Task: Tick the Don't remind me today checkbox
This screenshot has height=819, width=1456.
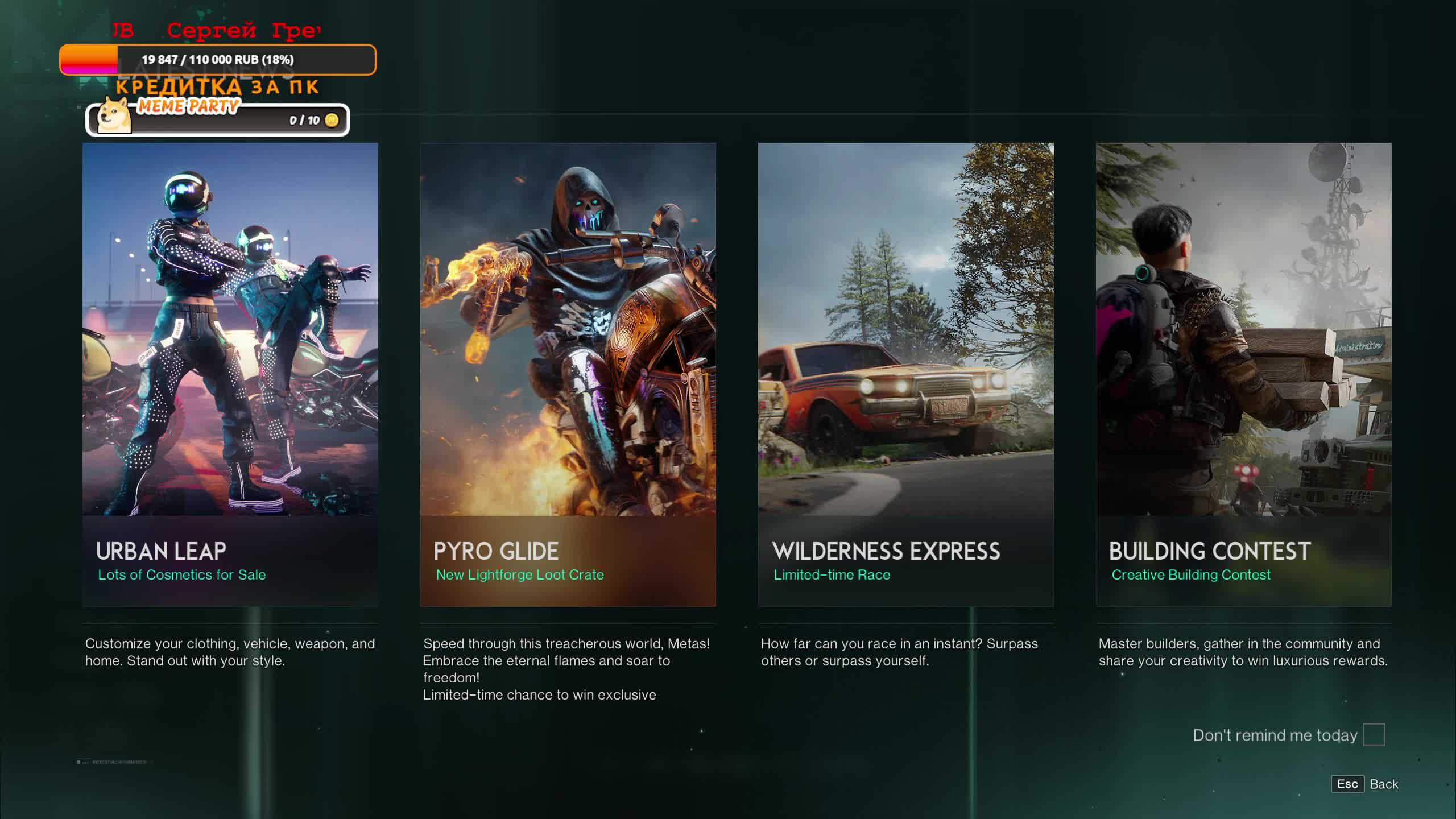Action: coord(1374,735)
